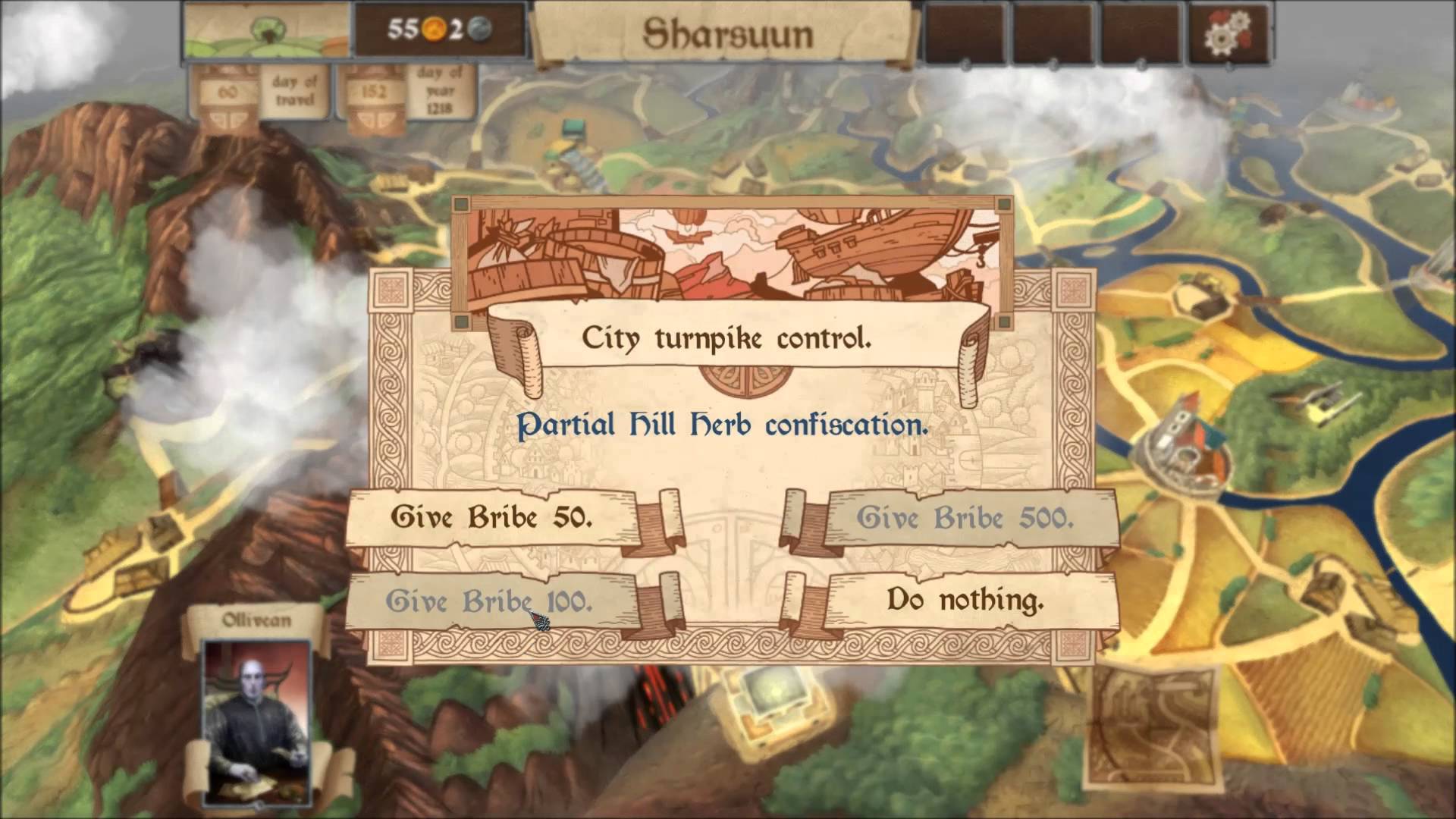
Task: Click the Sharsuun city name banner
Action: point(727,34)
